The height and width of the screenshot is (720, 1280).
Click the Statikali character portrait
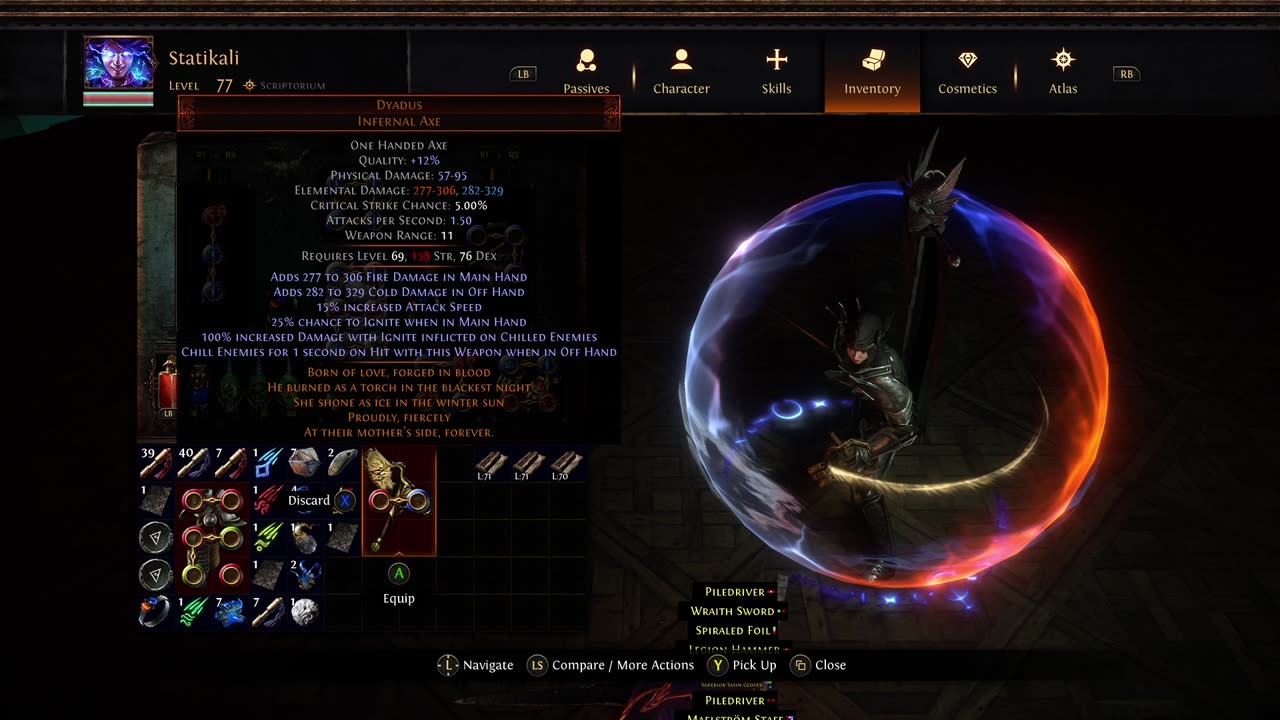pyautogui.click(x=118, y=64)
